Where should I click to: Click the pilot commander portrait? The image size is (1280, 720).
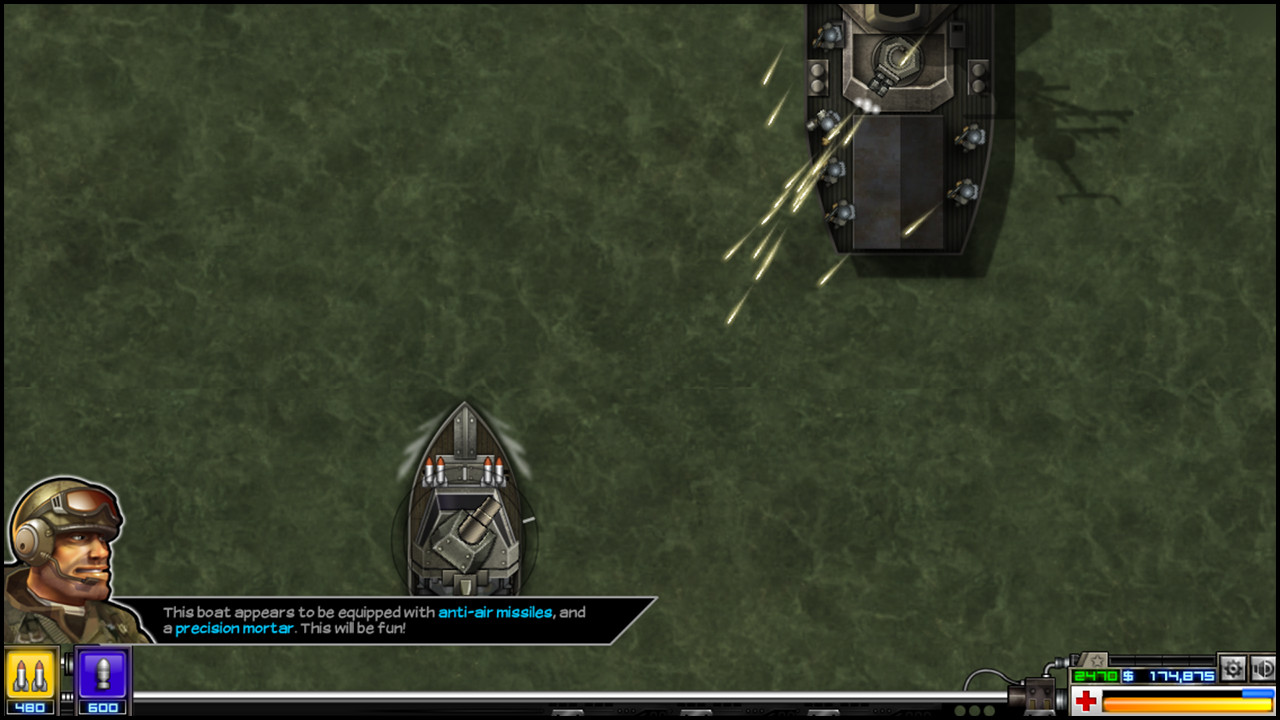[67, 555]
